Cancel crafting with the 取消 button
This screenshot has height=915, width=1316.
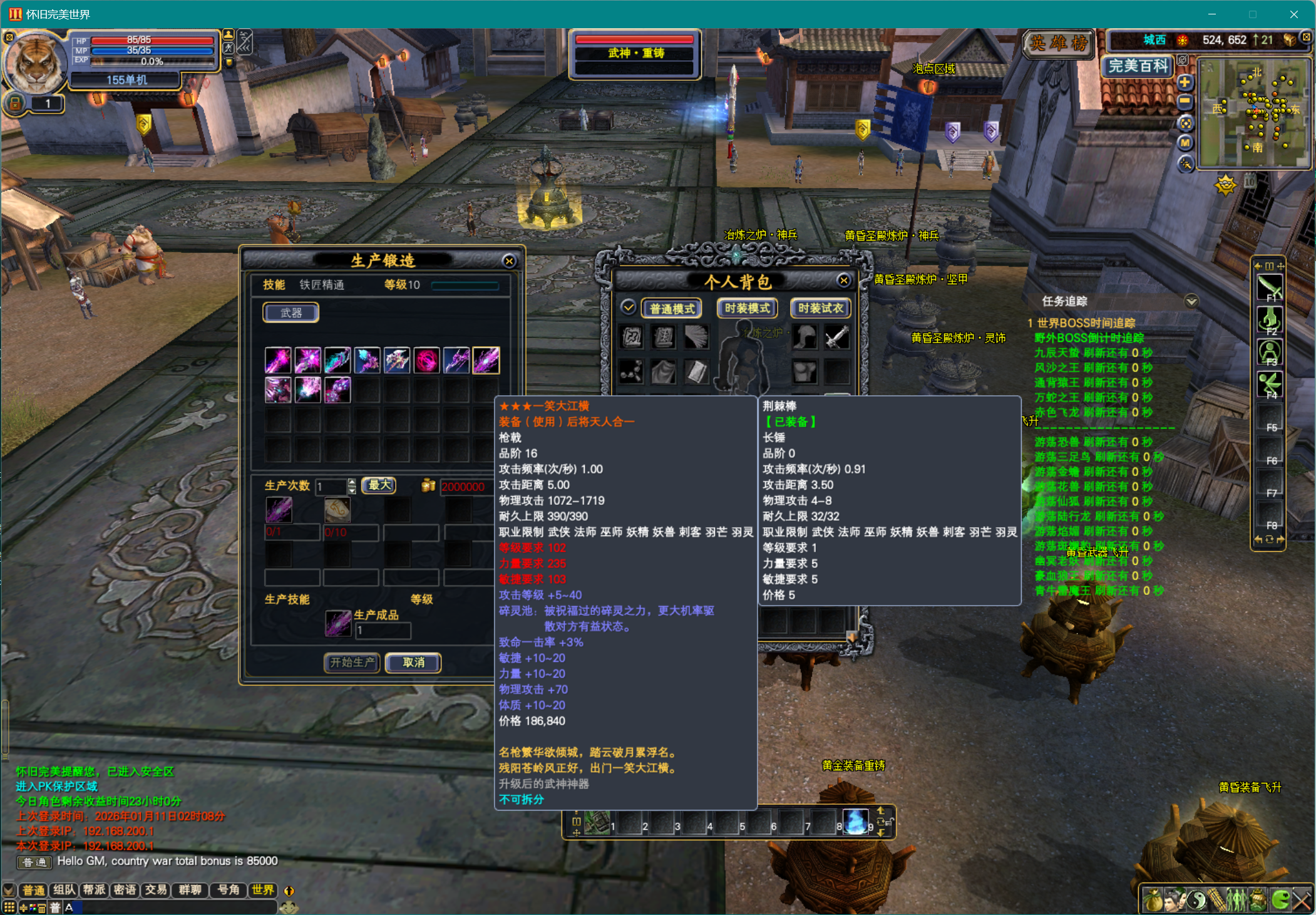(x=413, y=662)
